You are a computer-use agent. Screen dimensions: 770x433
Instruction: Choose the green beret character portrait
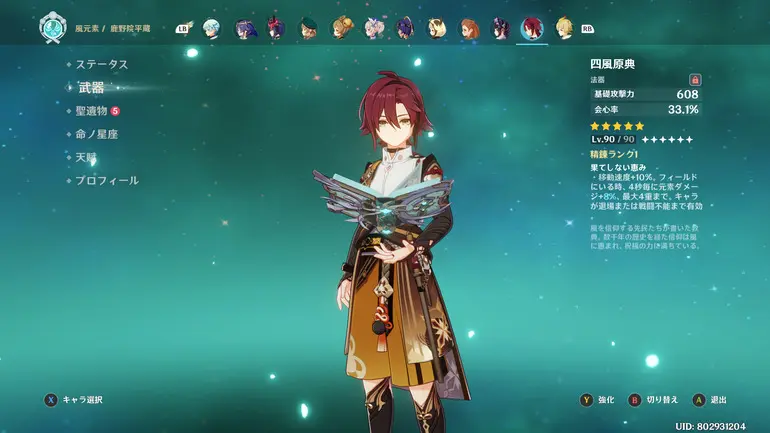pyautogui.click(x=309, y=28)
